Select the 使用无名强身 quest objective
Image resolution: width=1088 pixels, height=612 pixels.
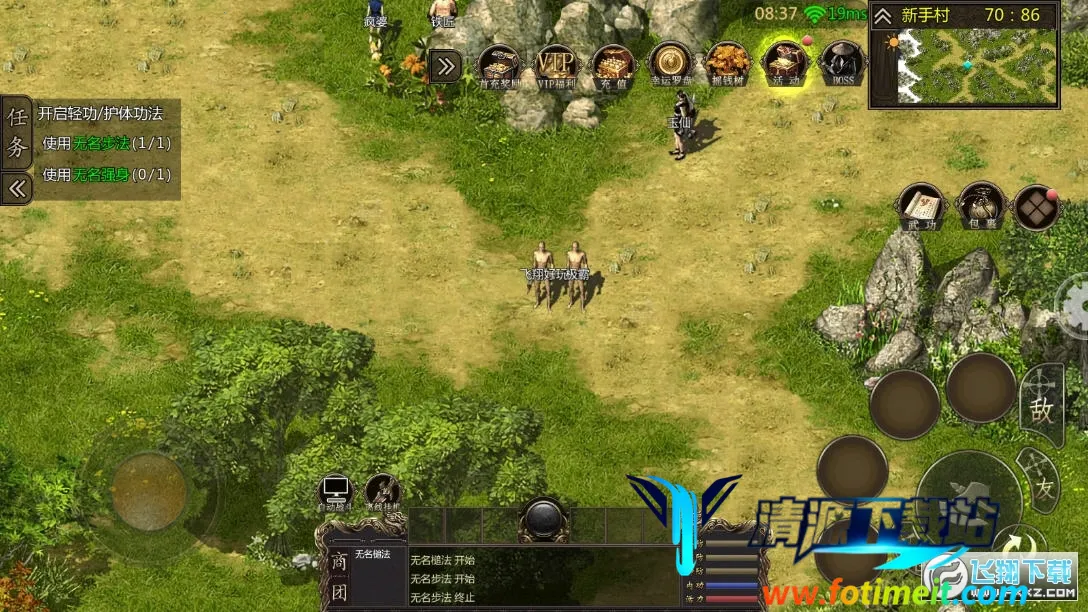[106, 175]
